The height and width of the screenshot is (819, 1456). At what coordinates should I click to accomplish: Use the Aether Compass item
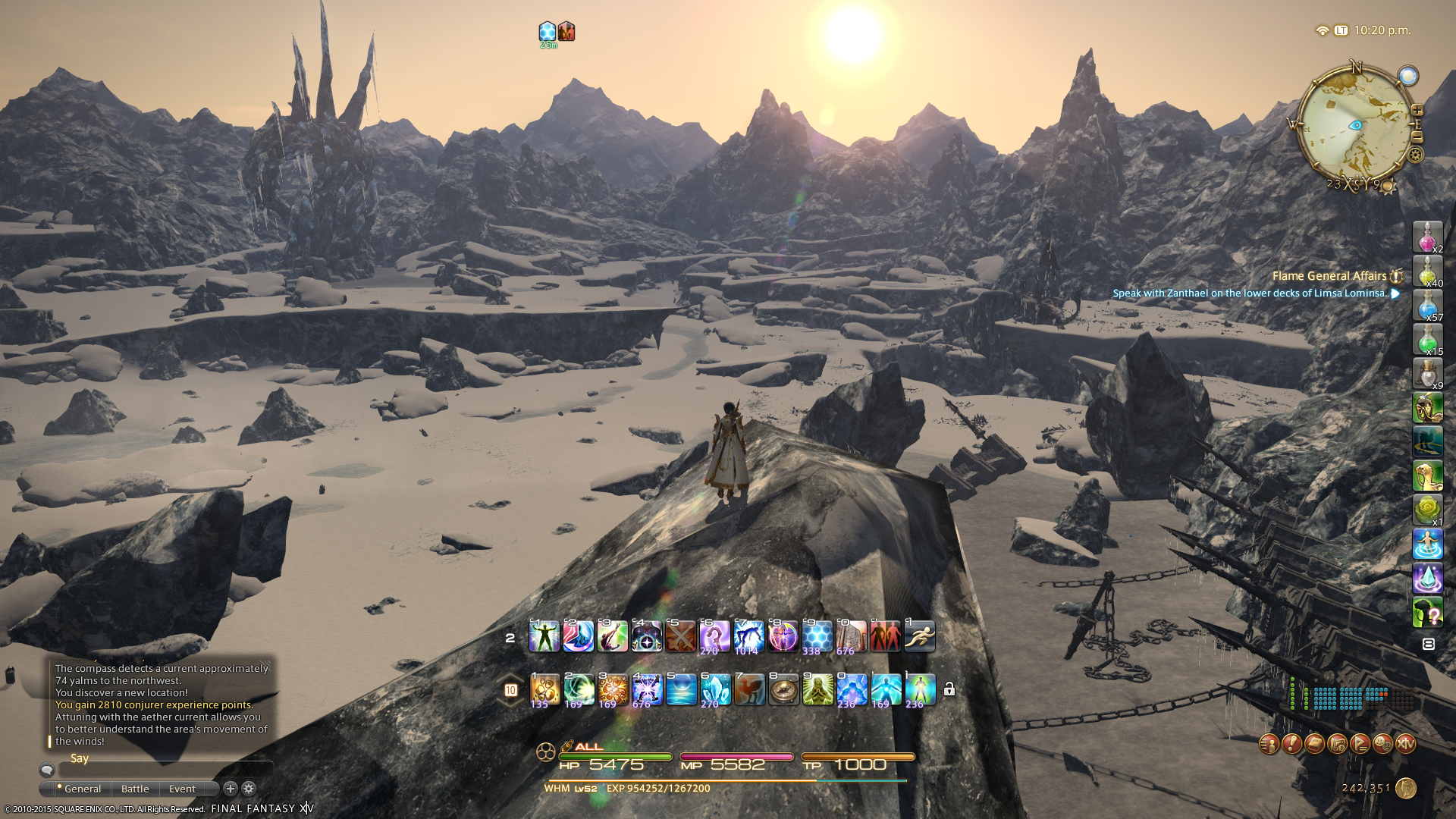(783, 689)
